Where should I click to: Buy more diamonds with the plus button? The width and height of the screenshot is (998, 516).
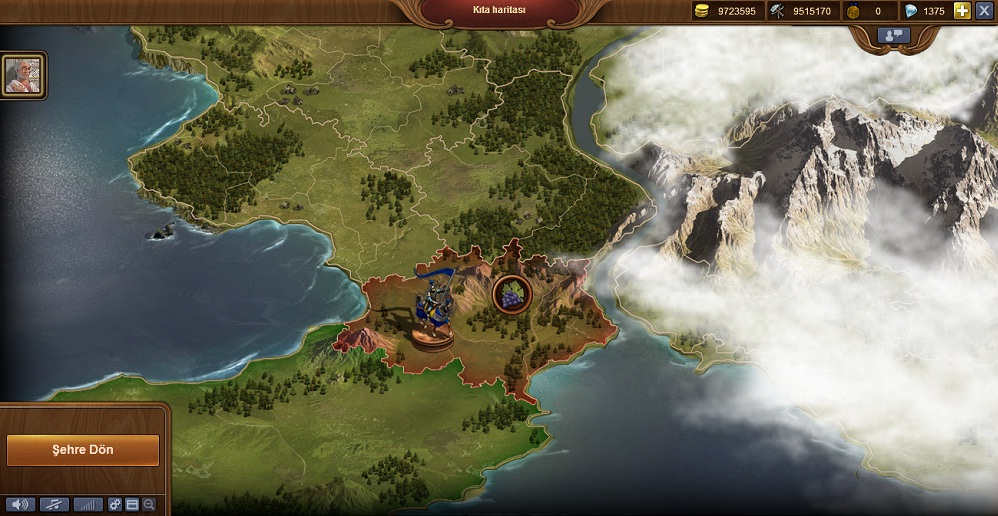[963, 11]
